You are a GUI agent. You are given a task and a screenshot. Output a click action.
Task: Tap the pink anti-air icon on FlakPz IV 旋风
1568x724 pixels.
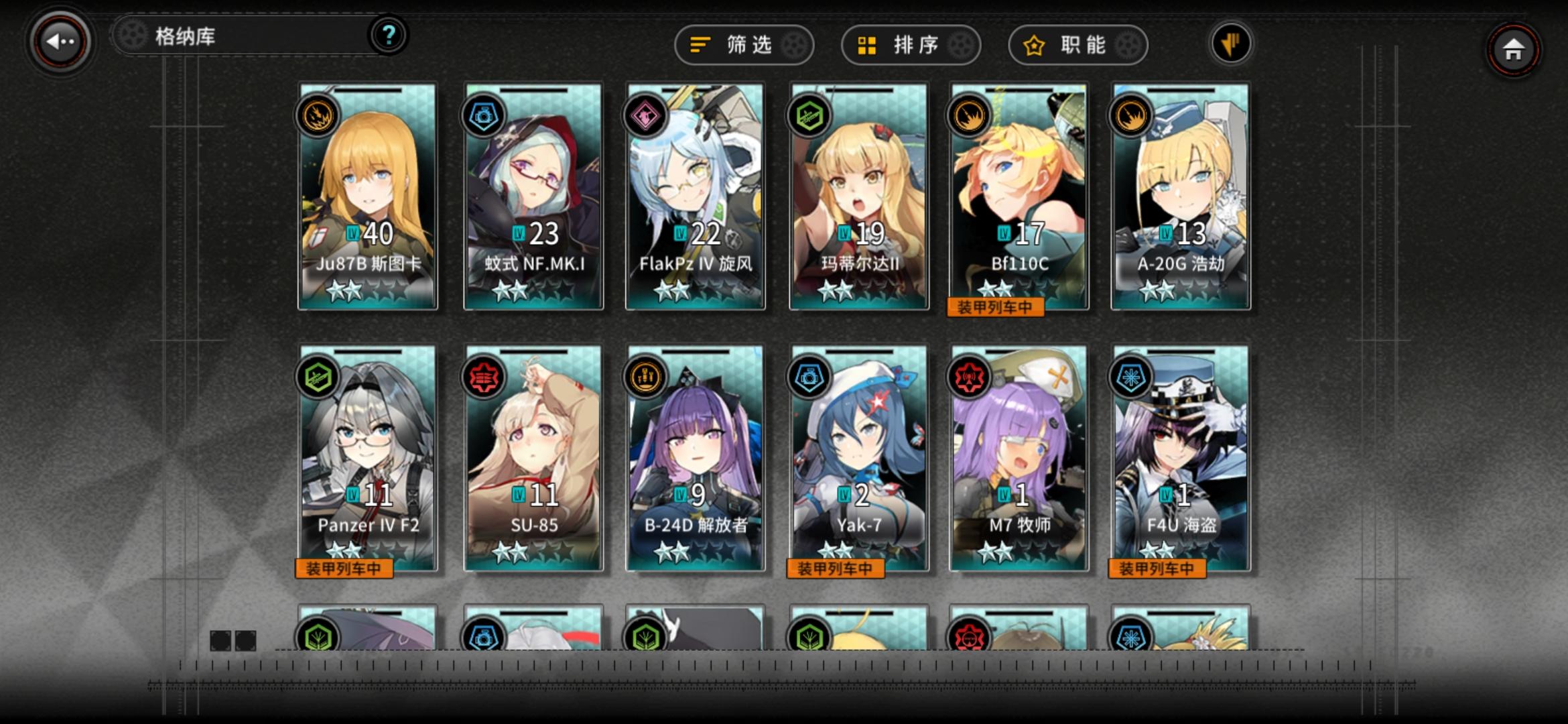click(647, 115)
